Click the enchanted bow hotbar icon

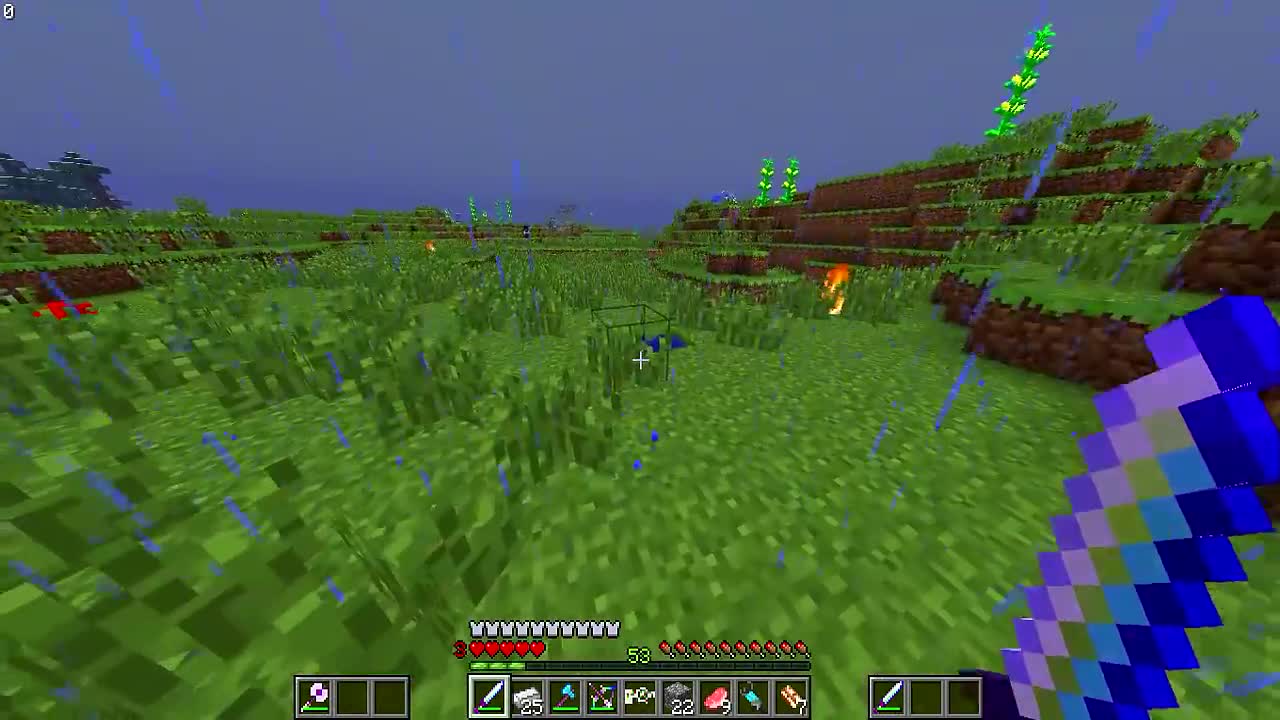tap(602, 695)
